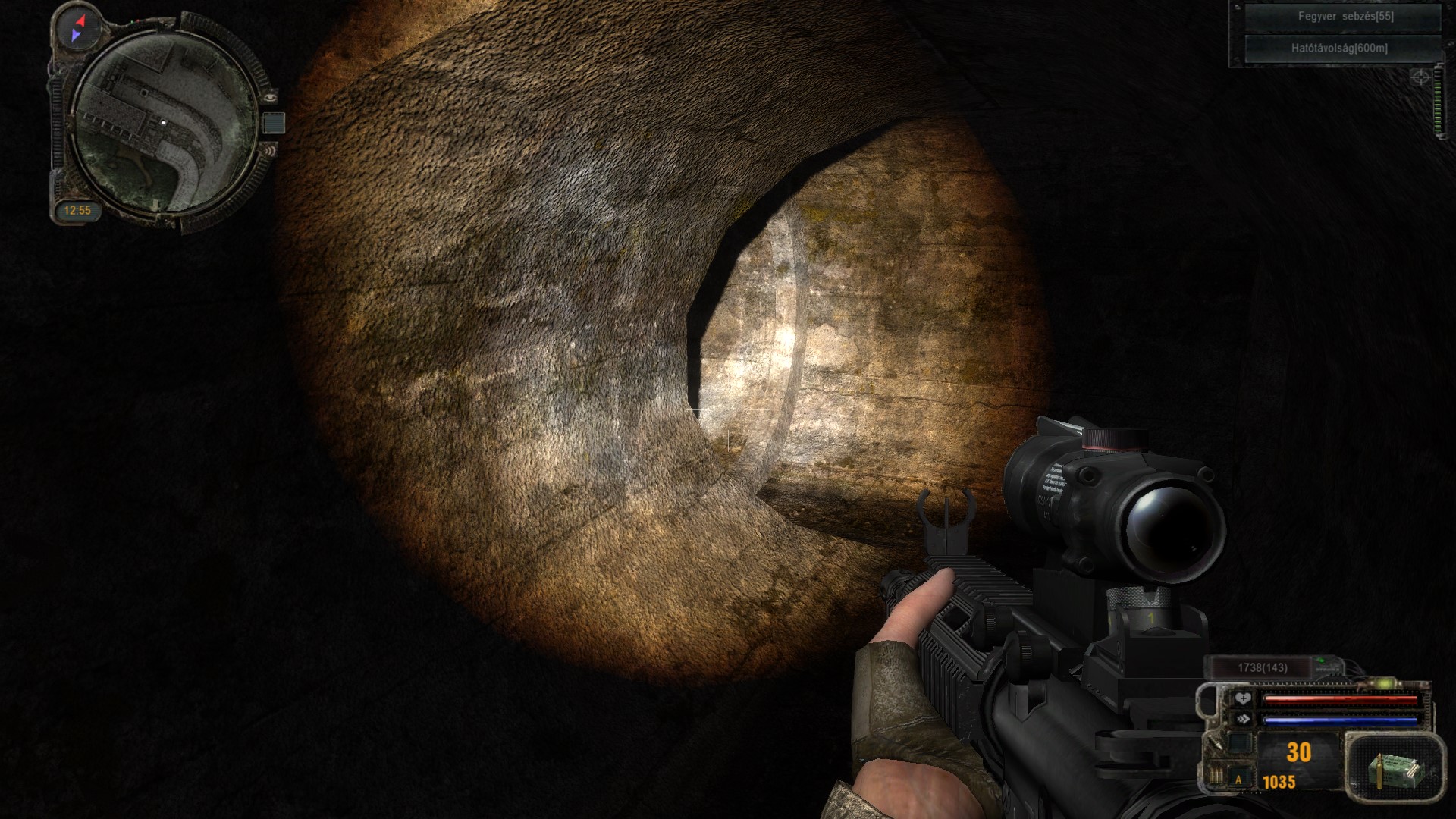Select the compass dial above the minimap
This screenshot has width=1456, height=819.
coord(79,28)
